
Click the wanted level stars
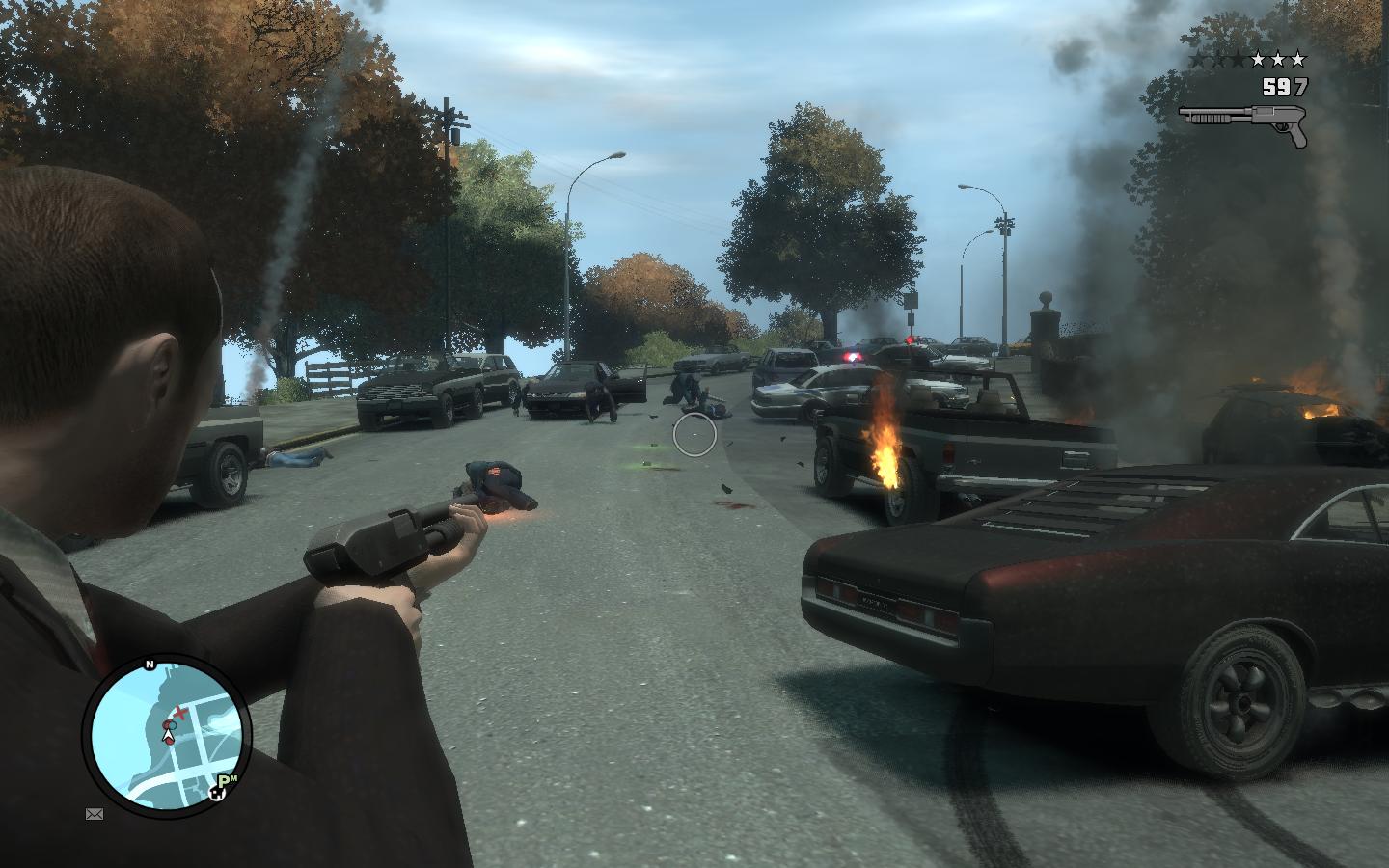click(1247, 60)
